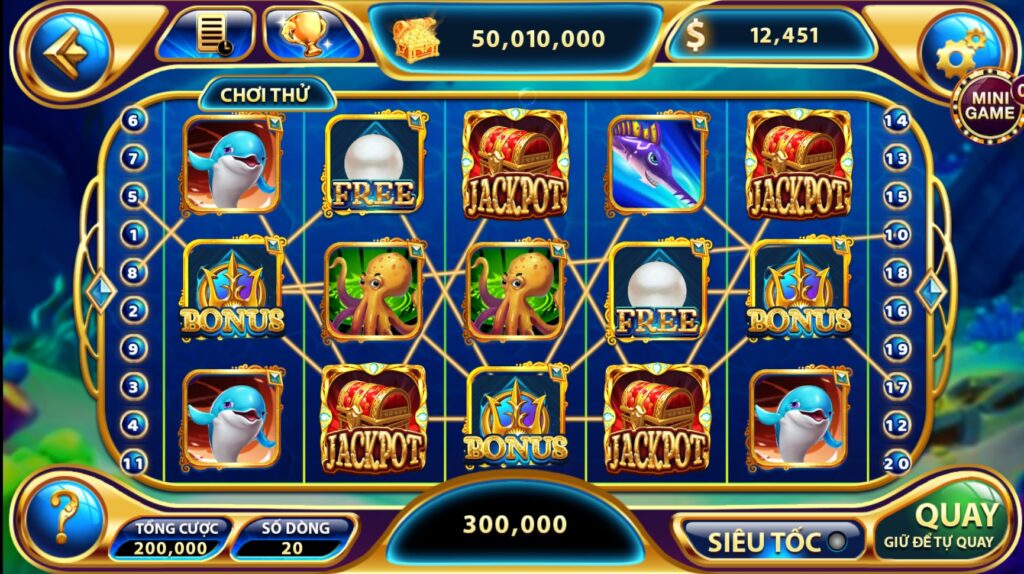The width and height of the screenshot is (1024, 574).
Task: Click the dollar balance coin icon
Action: pos(696,37)
